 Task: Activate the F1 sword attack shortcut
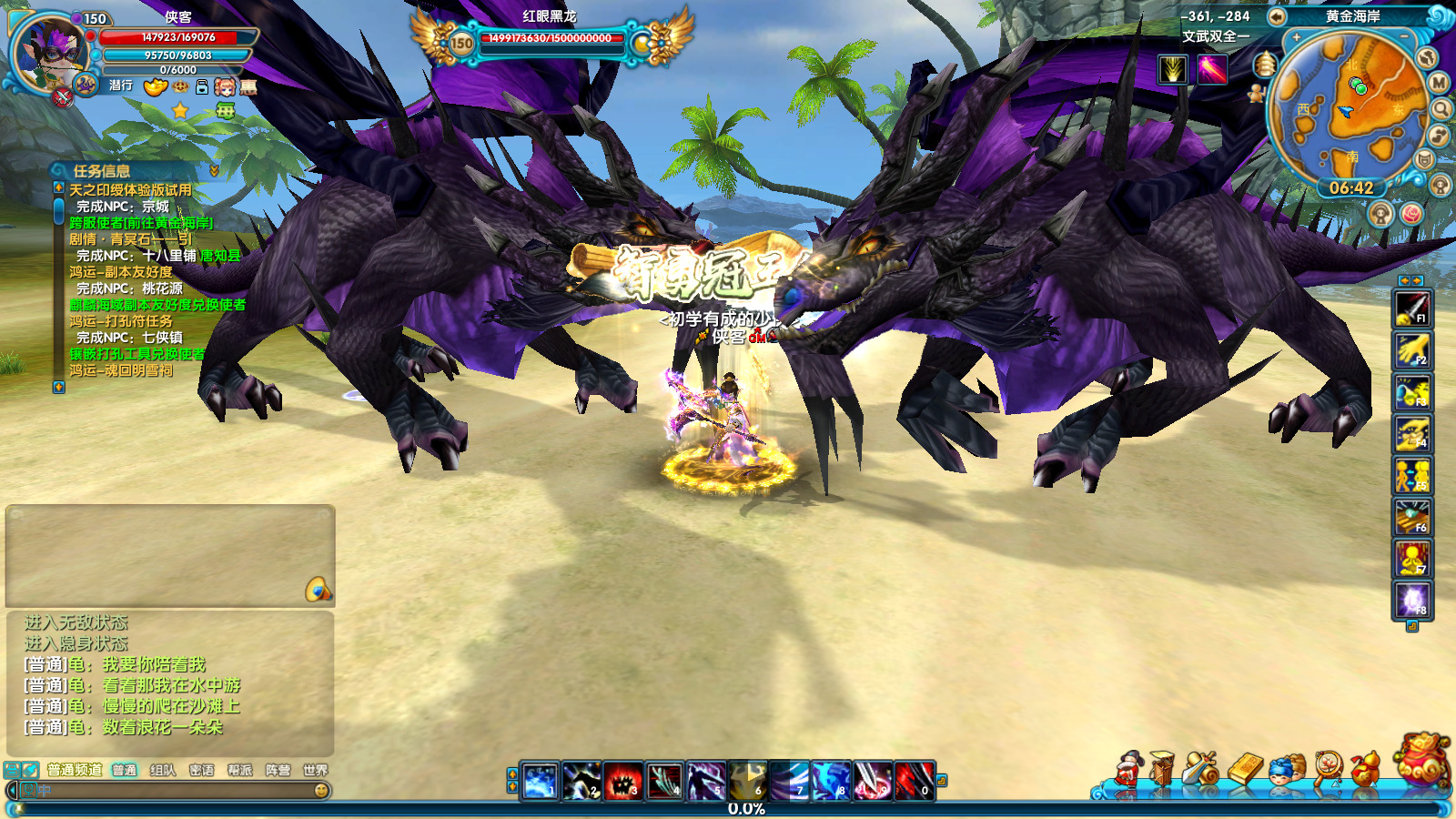coord(1412,308)
